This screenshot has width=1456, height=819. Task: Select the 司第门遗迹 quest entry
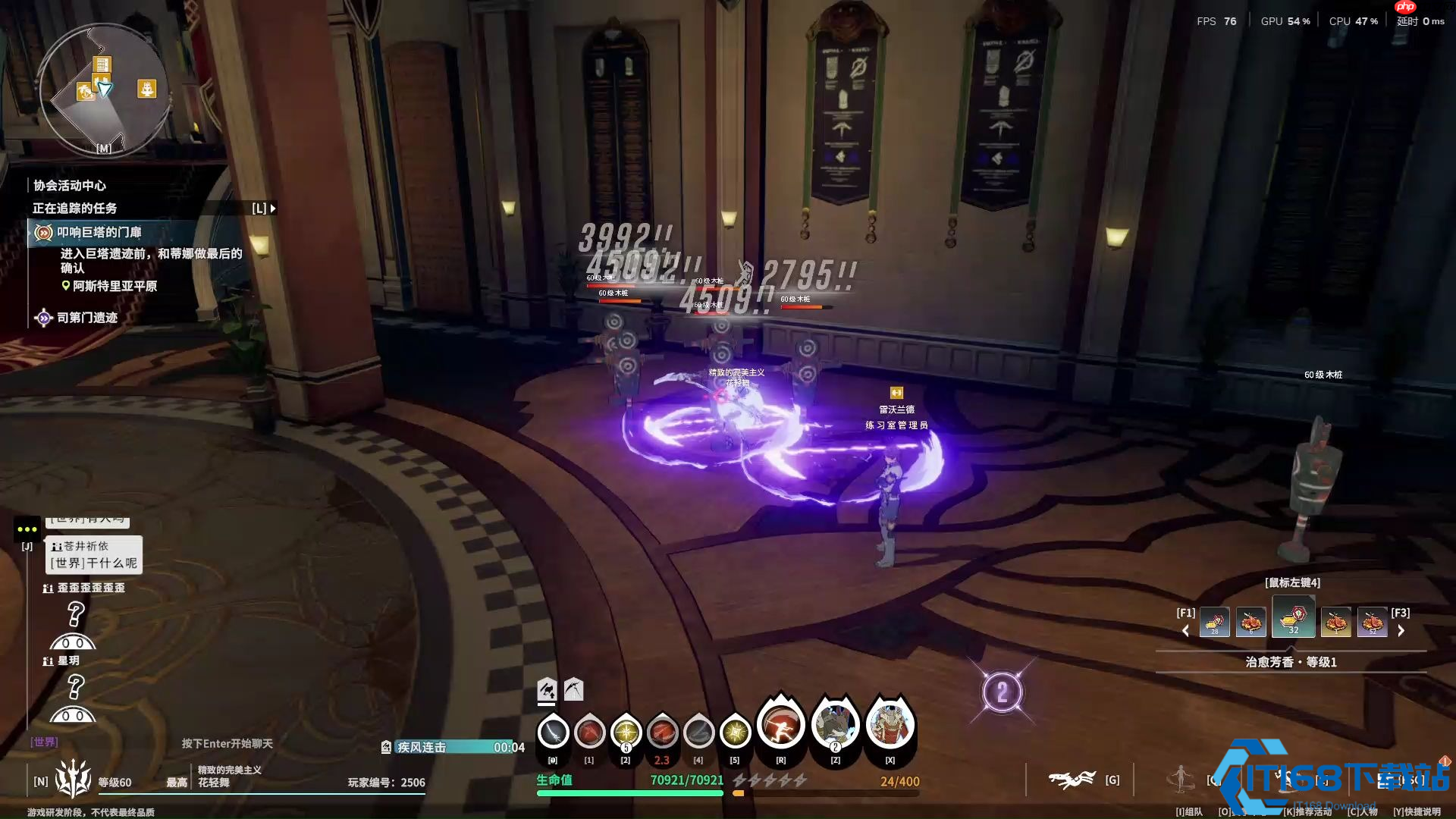pos(86,318)
